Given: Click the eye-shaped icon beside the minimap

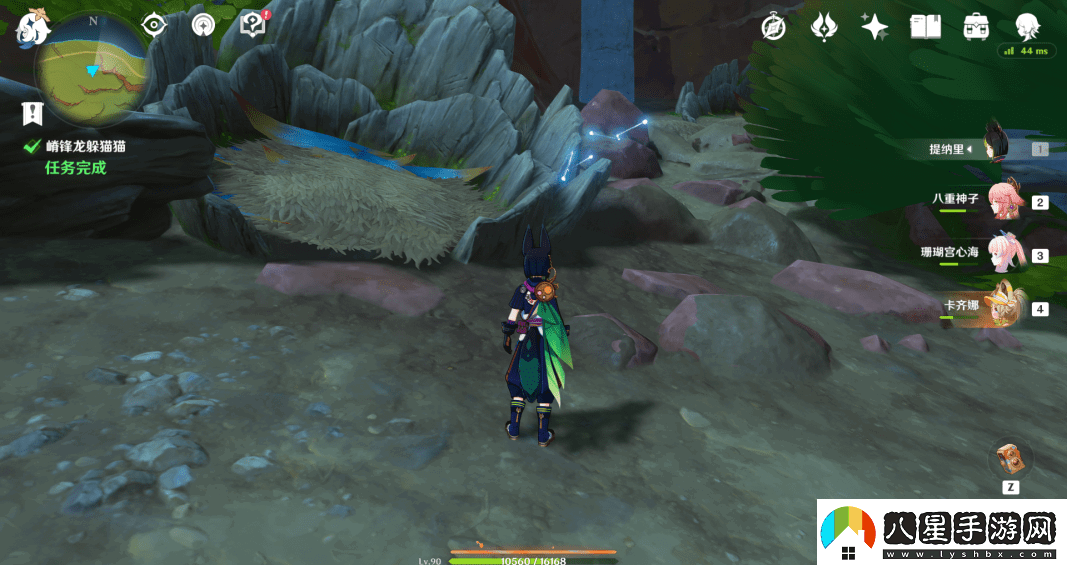Looking at the screenshot, I should tap(153, 24).
